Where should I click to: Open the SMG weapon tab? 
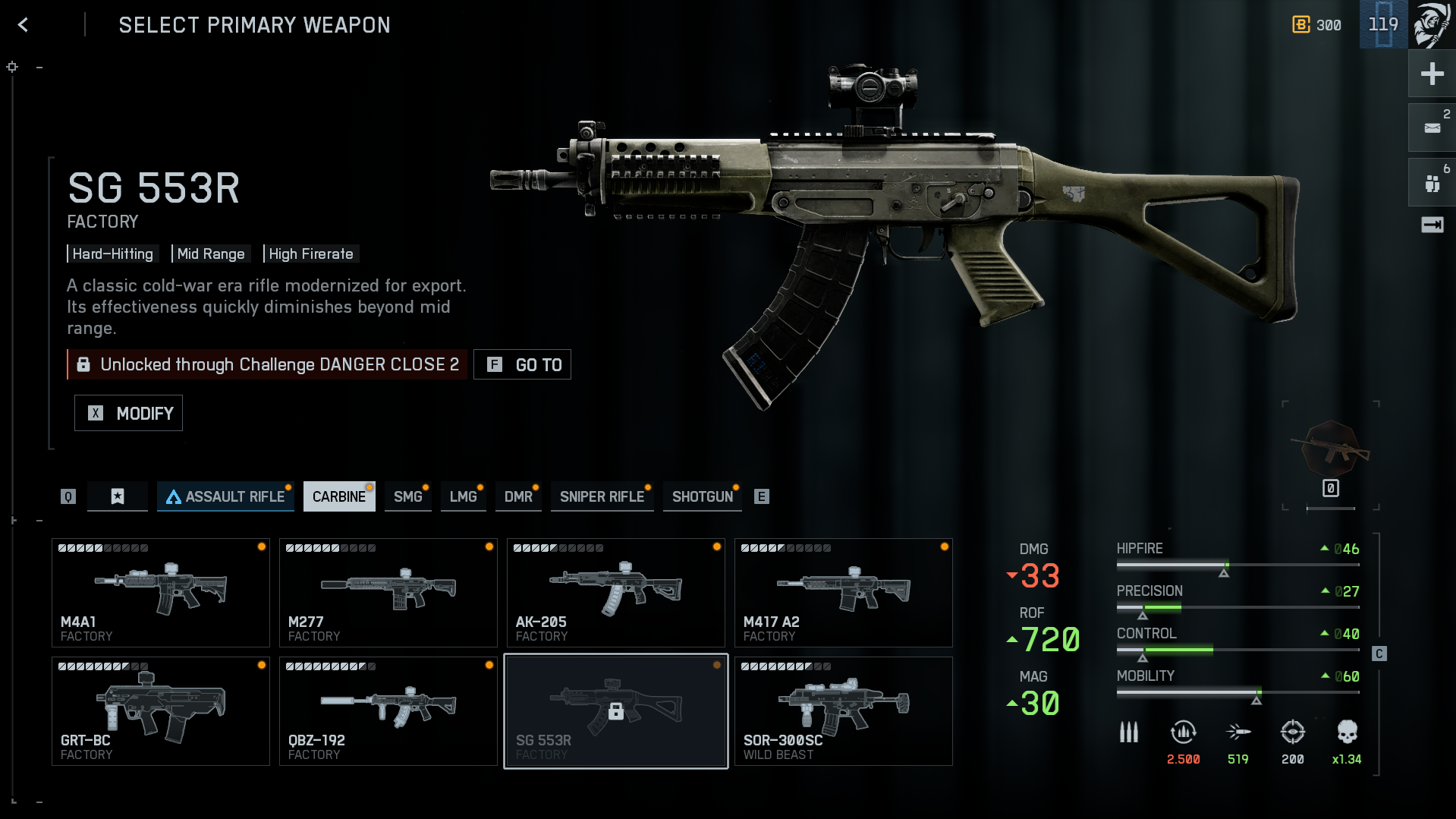[407, 496]
